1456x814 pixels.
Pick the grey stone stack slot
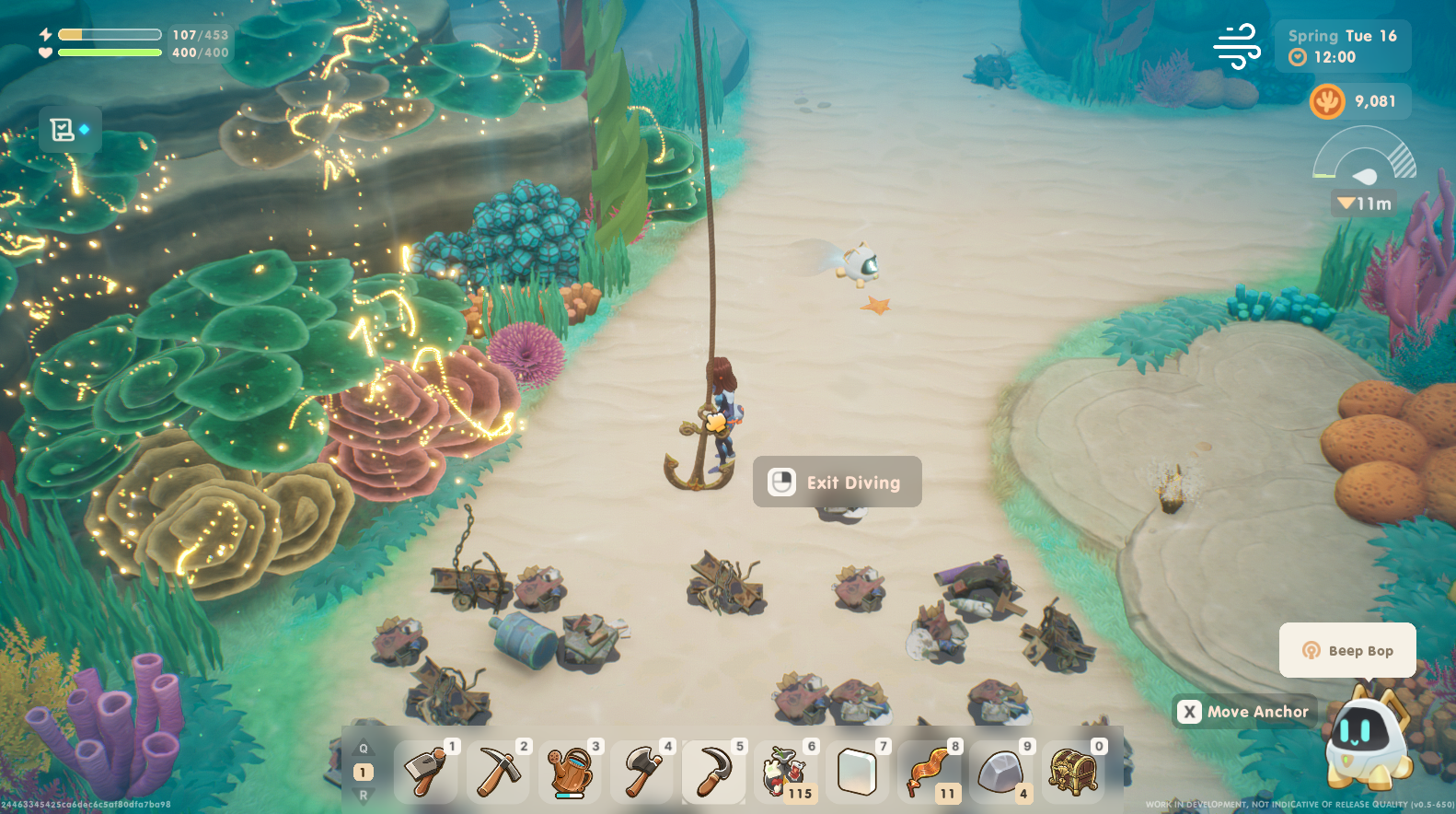tap(1001, 772)
